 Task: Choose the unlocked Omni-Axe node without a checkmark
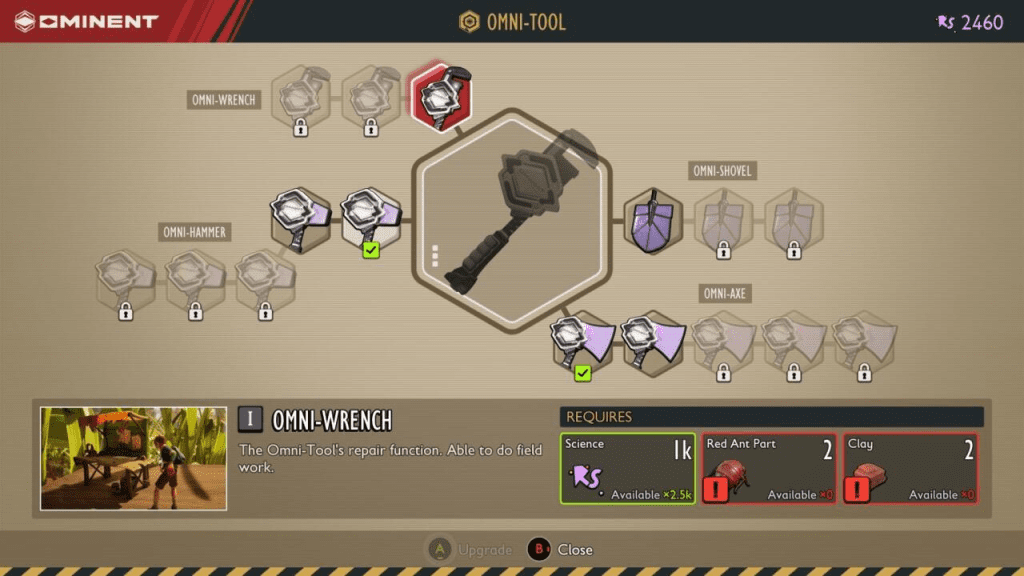pyautogui.click(x=653, y=341)
